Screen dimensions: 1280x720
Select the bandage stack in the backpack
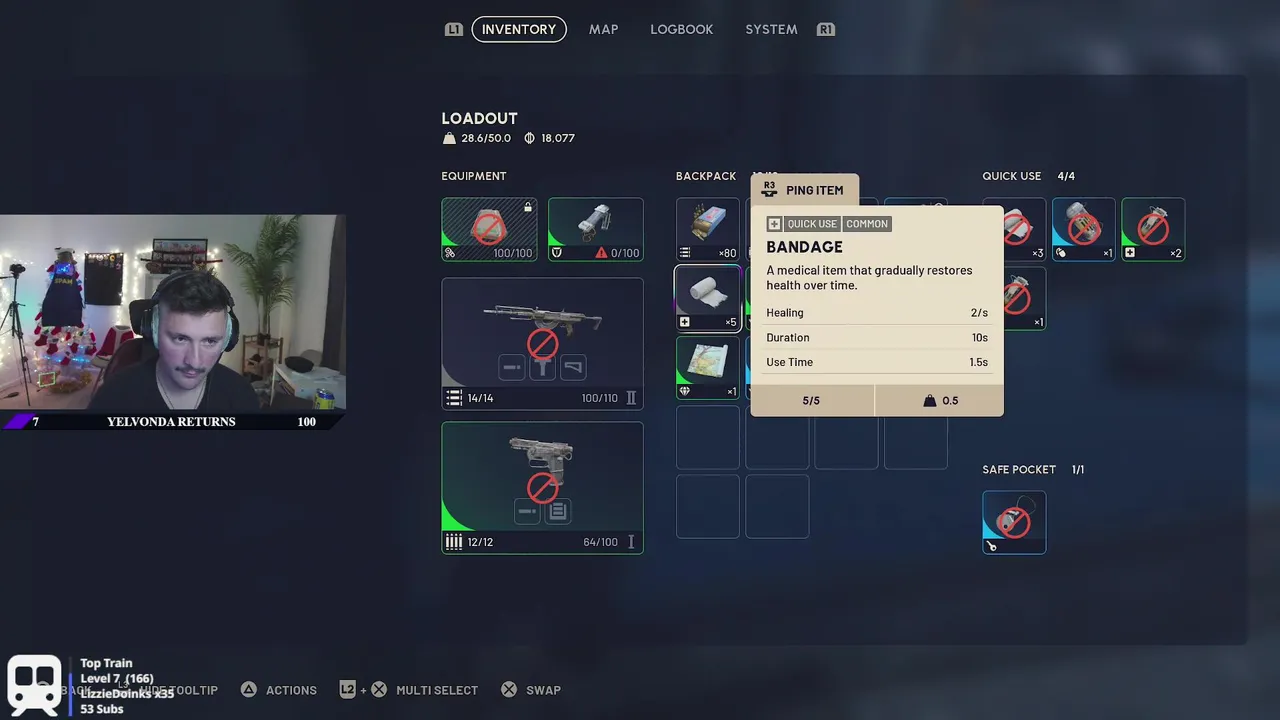point(707,297)
